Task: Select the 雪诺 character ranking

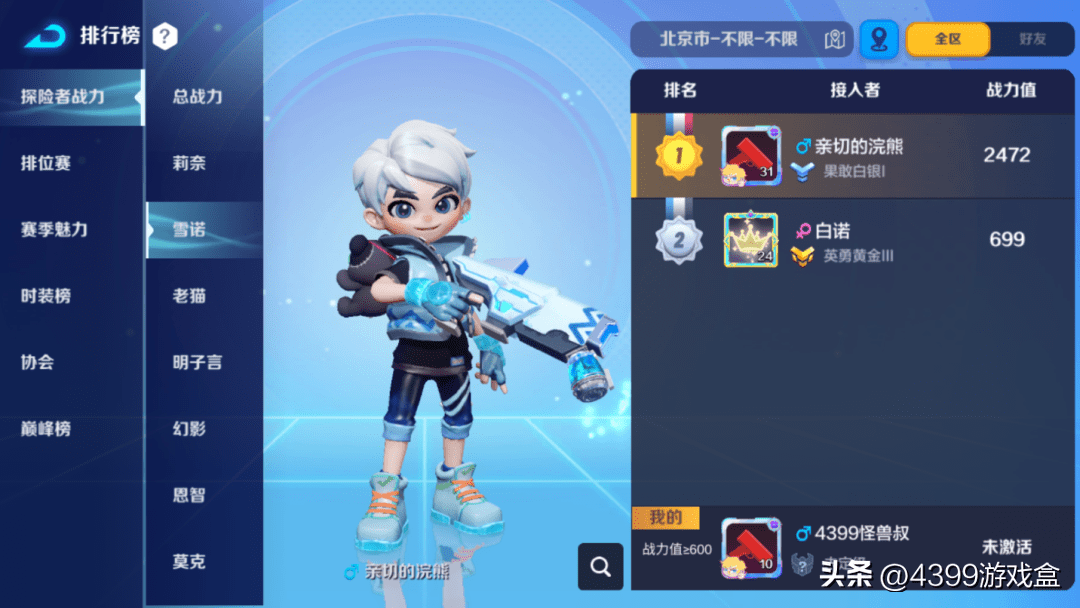Action: click(189, 230)
